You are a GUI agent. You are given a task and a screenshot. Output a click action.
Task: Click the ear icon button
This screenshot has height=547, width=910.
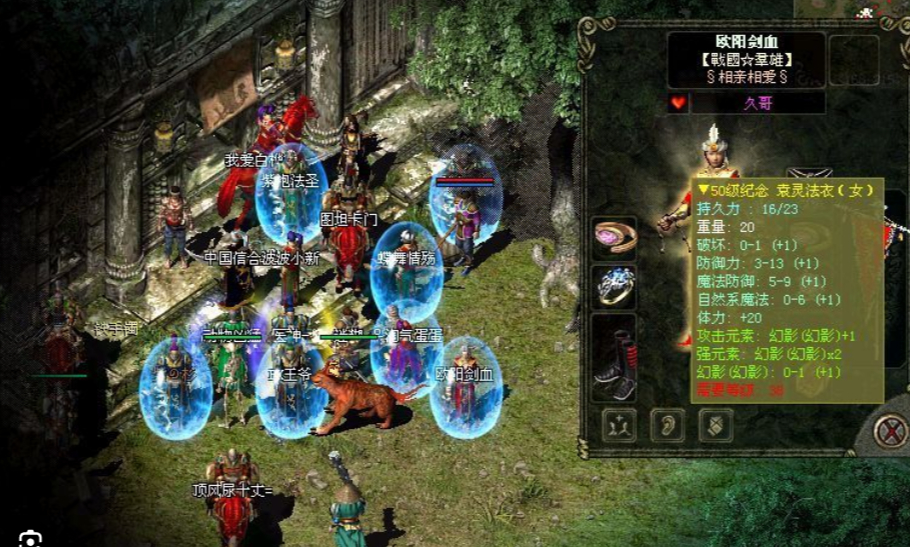(667, 425)
